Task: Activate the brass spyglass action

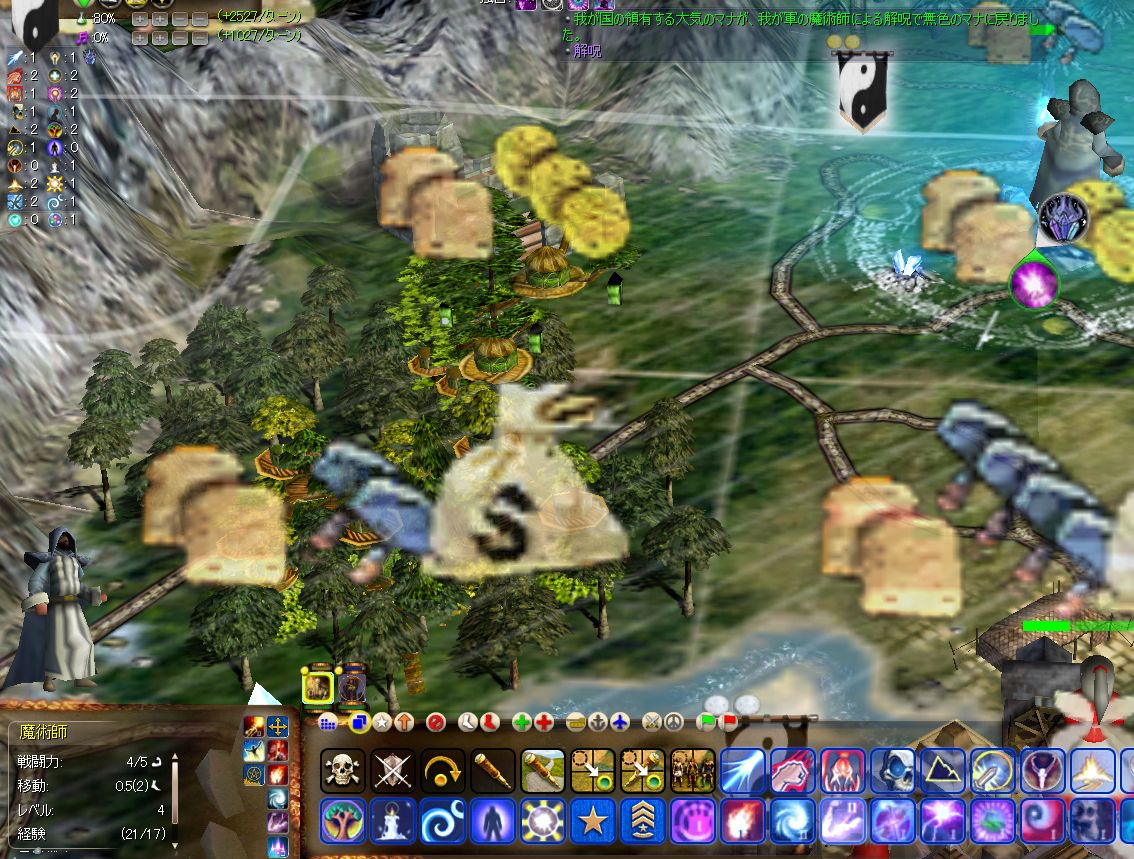Action: tap(493, 770)
